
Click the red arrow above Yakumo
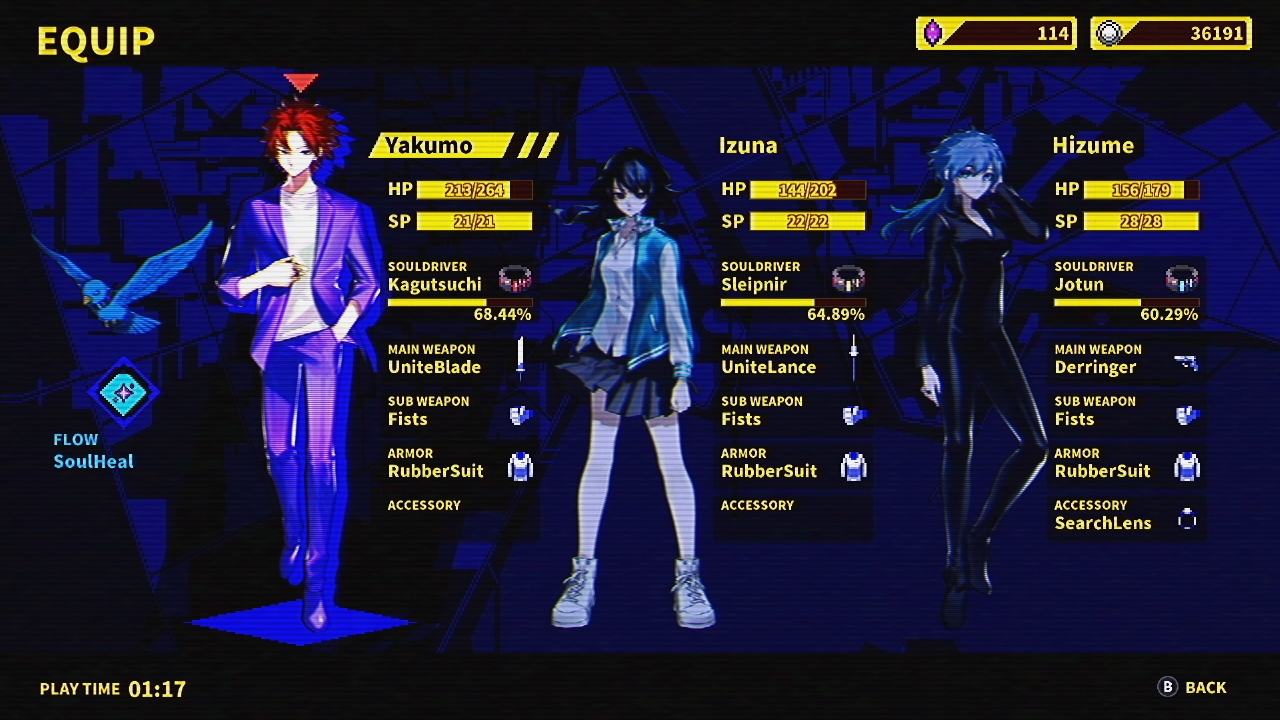pos(300,82)
